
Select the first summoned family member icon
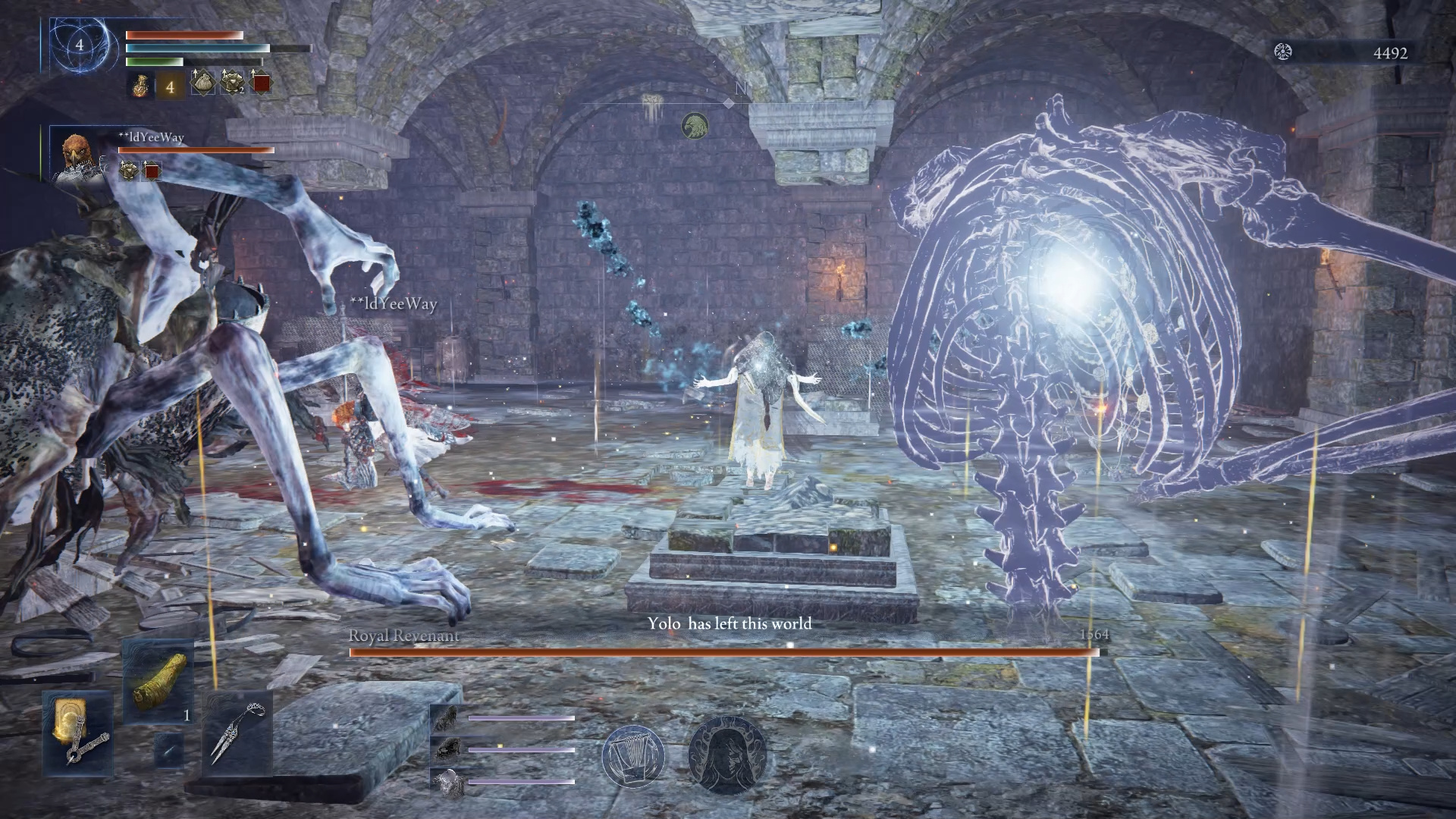click(445, 717)
